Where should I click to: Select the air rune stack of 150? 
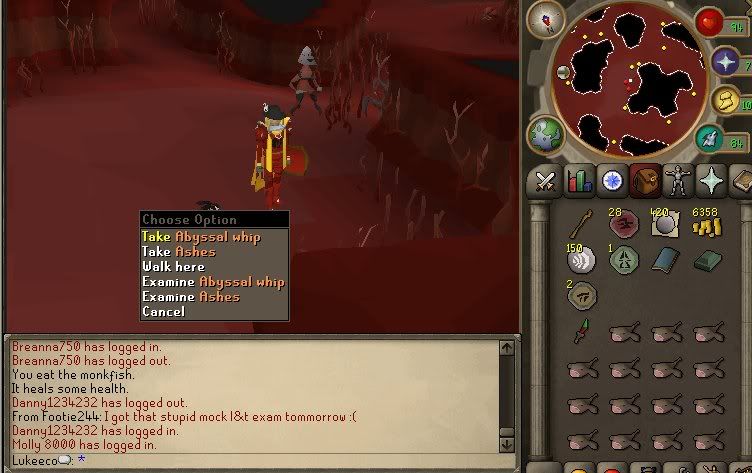click(581, 259)
